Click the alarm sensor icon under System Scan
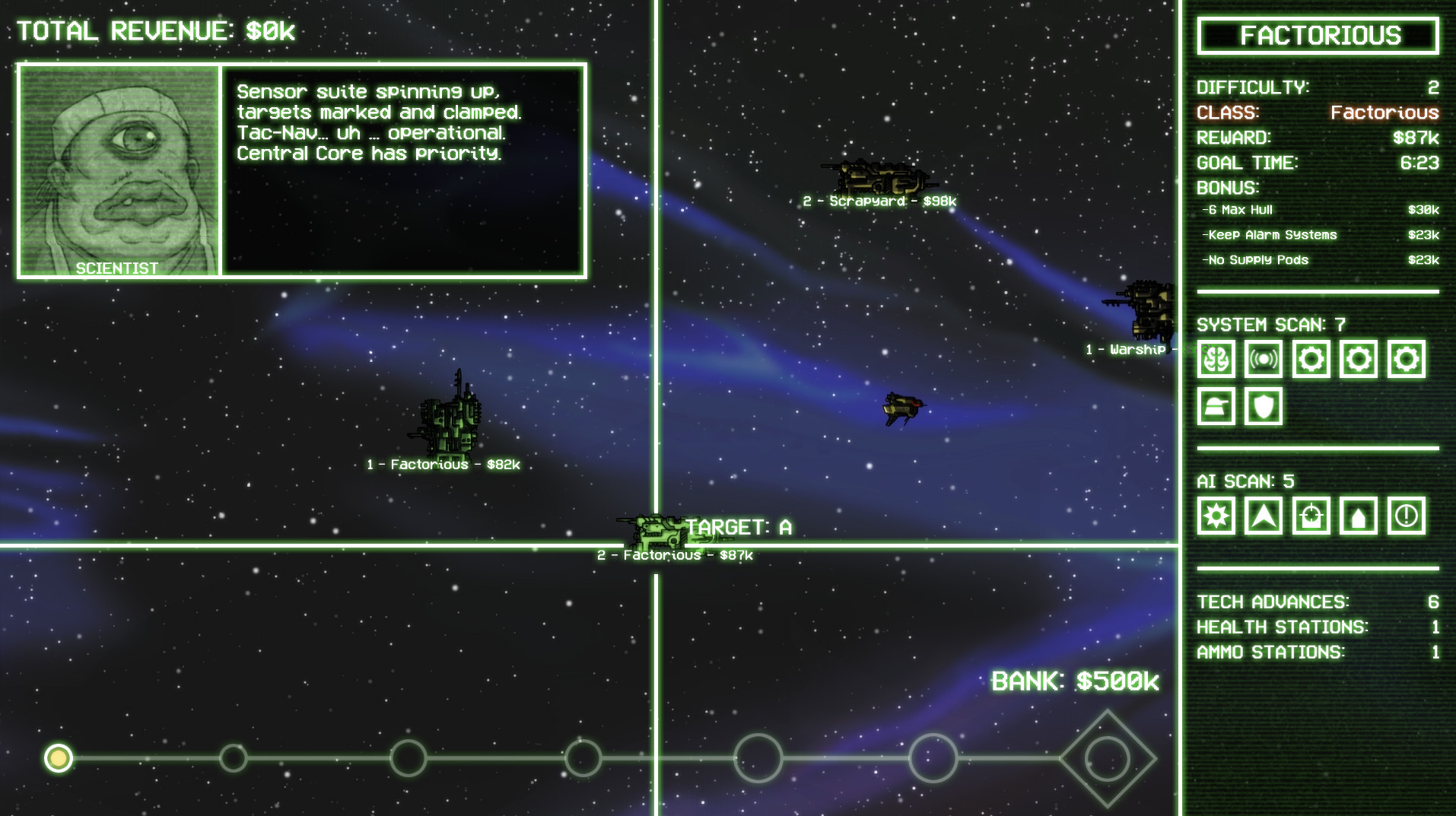 coord(1264,359)
